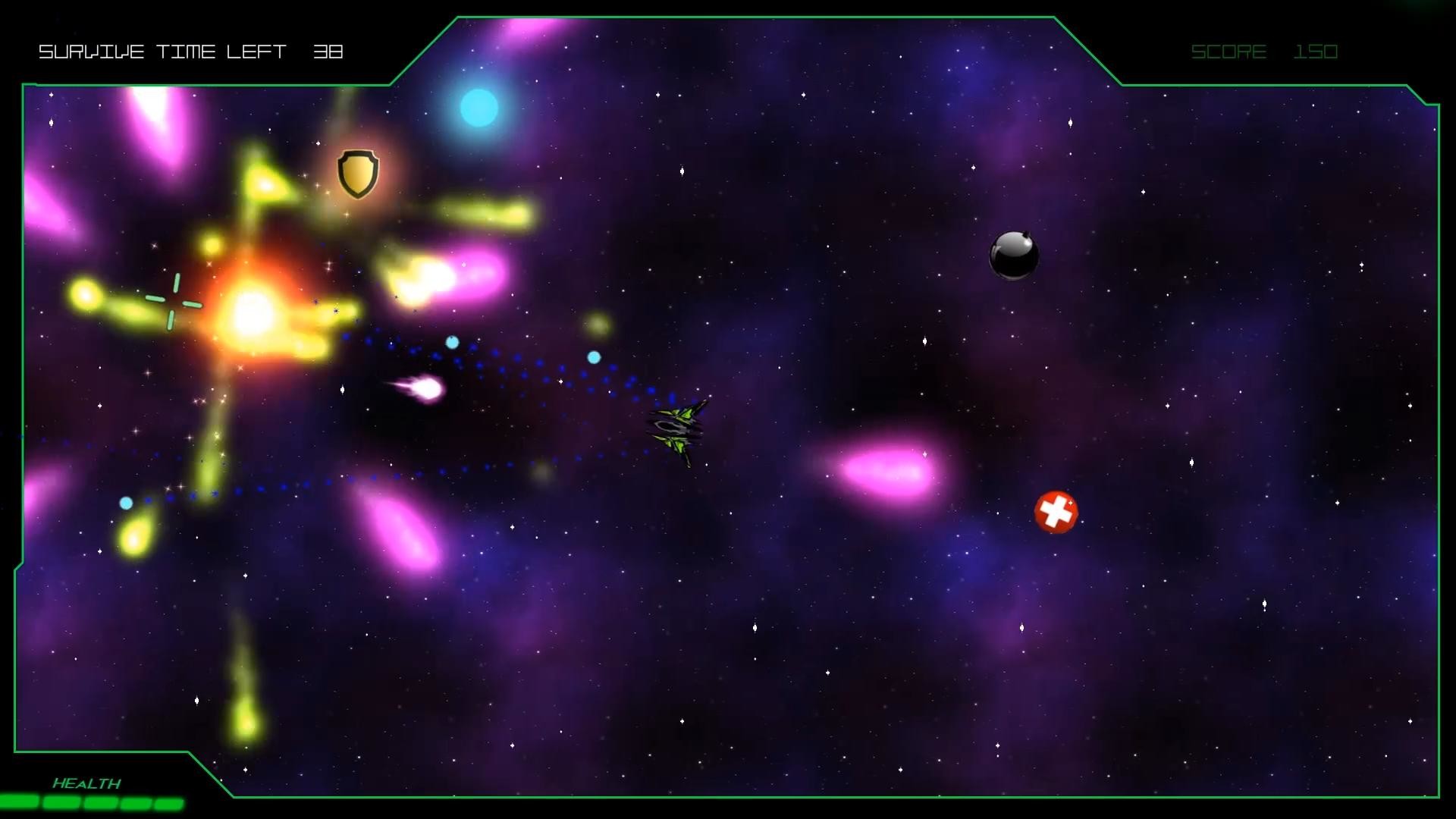Grab the red health cross power-up
Image resolution: width=1456 pixels, height=819 pixels.
point(1056,513)
